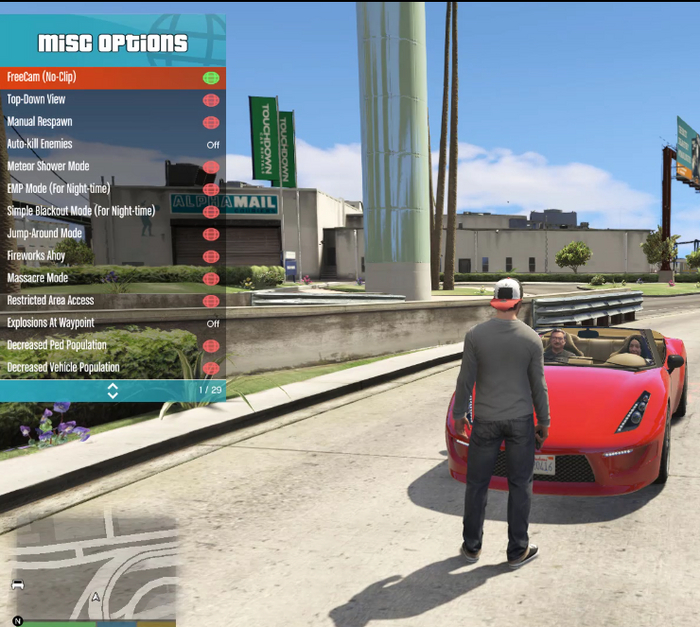Image resolution: width=700 pixels, height=627 pixels.
Task: Switch Explosions At Waypoint on
Action: [x=112, y=323]
